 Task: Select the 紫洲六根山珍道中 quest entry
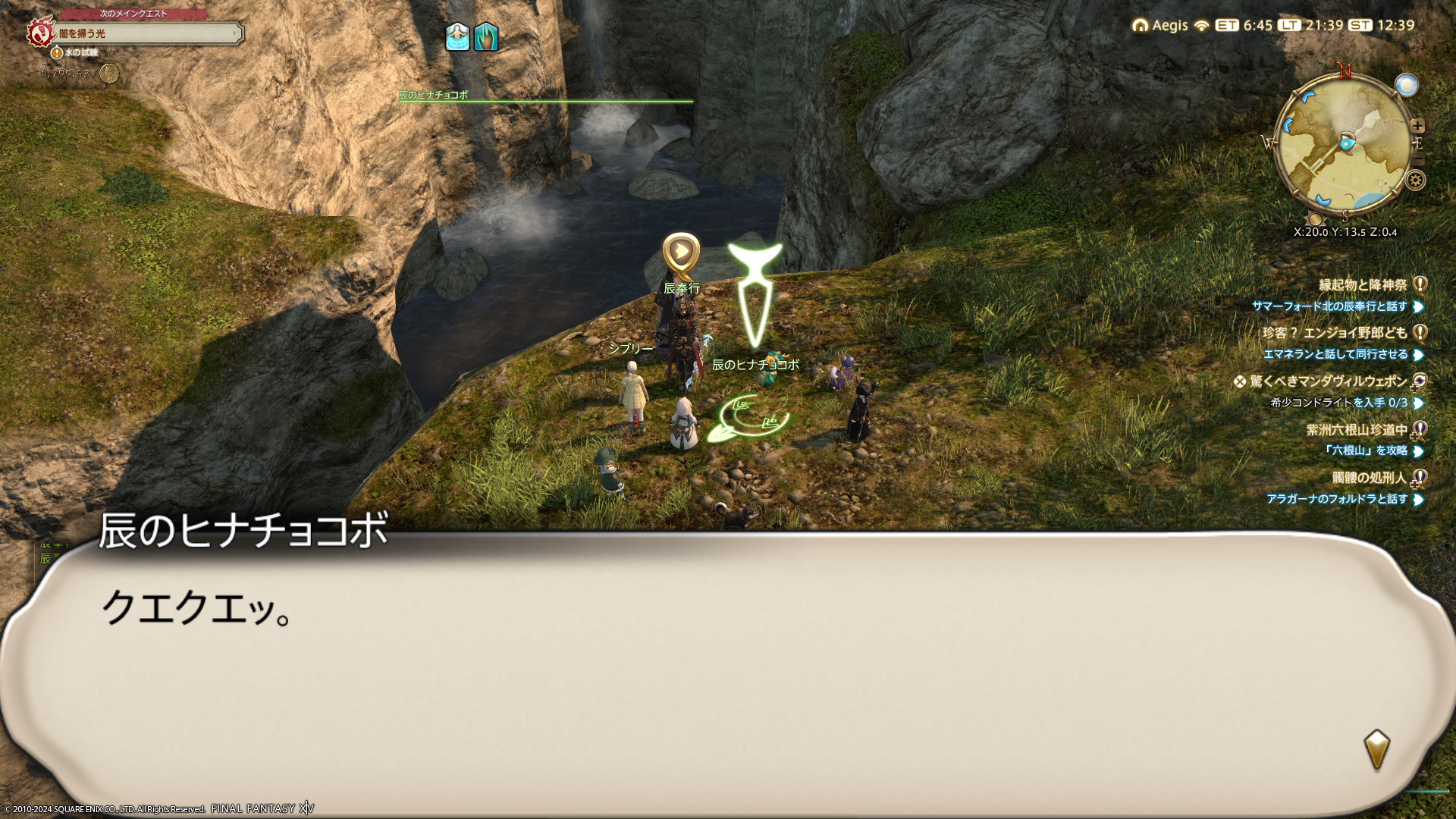(x=1356, y=430)
